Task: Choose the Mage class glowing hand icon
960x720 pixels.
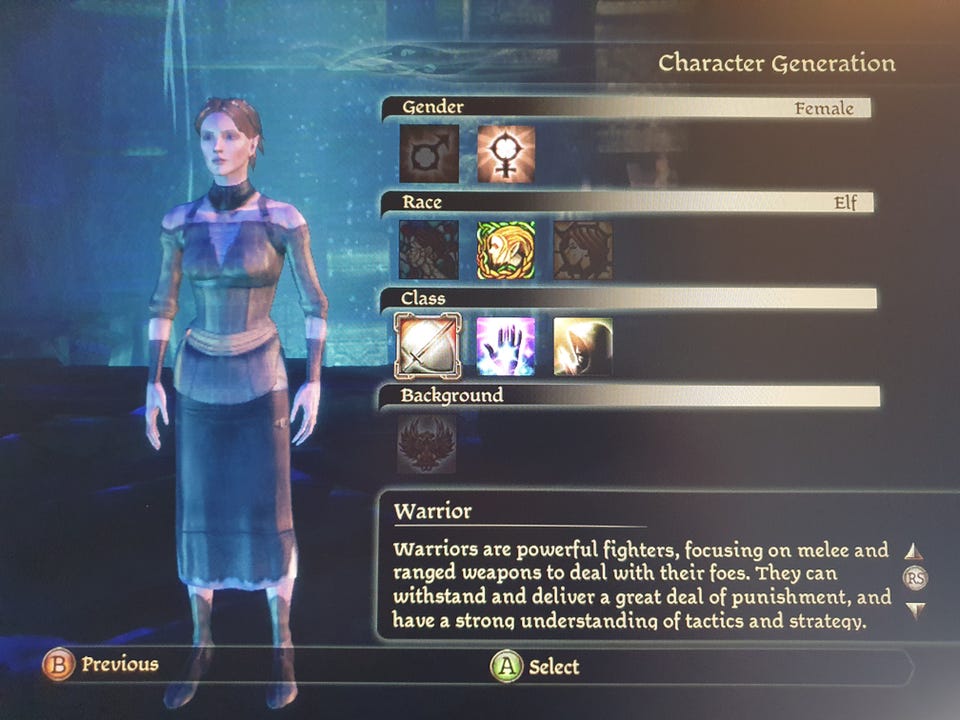Action: pyautogui.click(x=506, y=347)
